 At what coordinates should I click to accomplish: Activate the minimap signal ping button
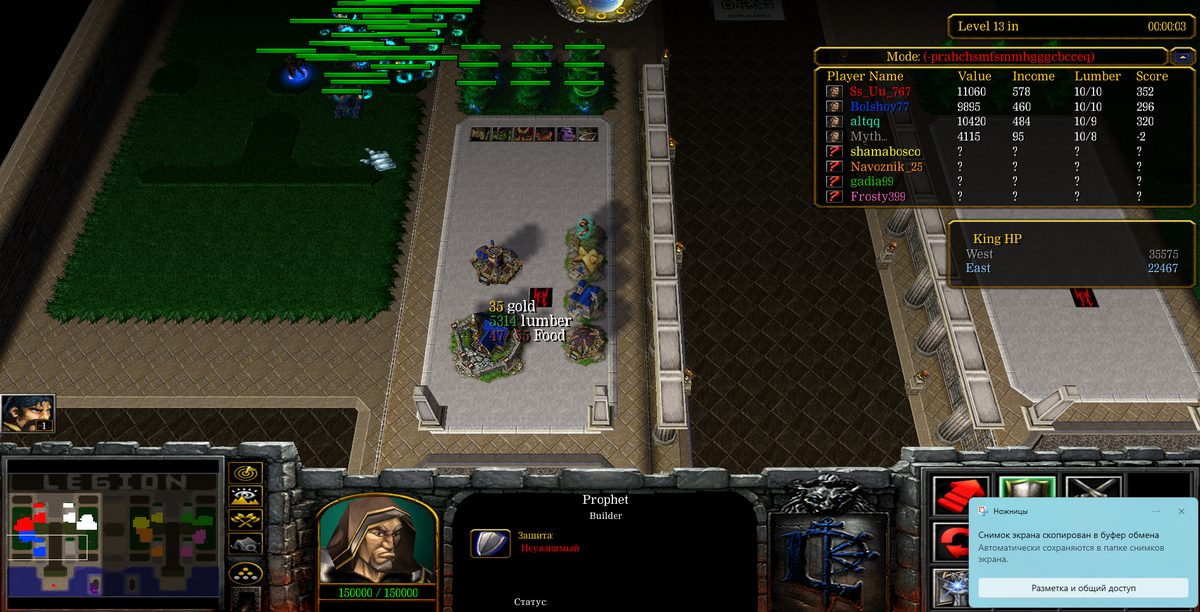pos(246,472)
